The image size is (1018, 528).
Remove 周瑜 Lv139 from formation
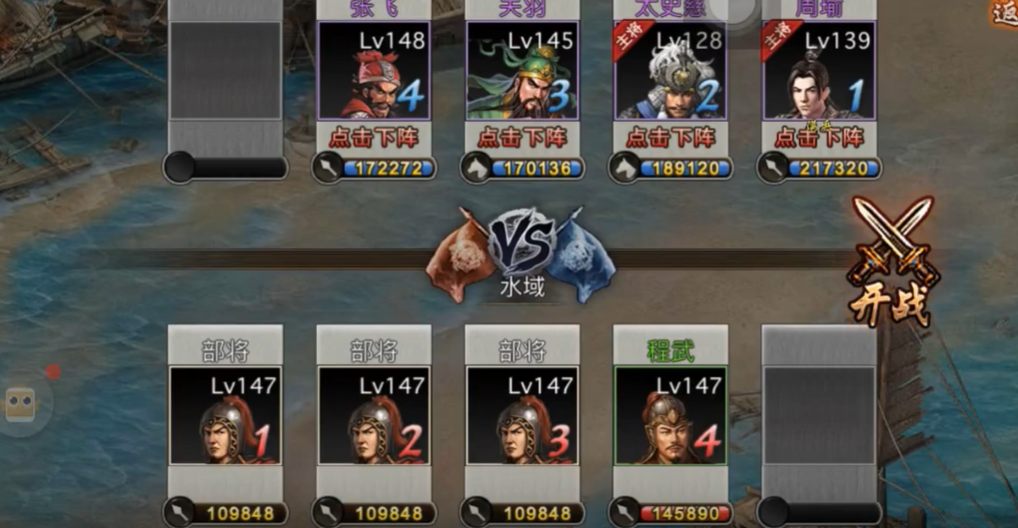(819, 136)
